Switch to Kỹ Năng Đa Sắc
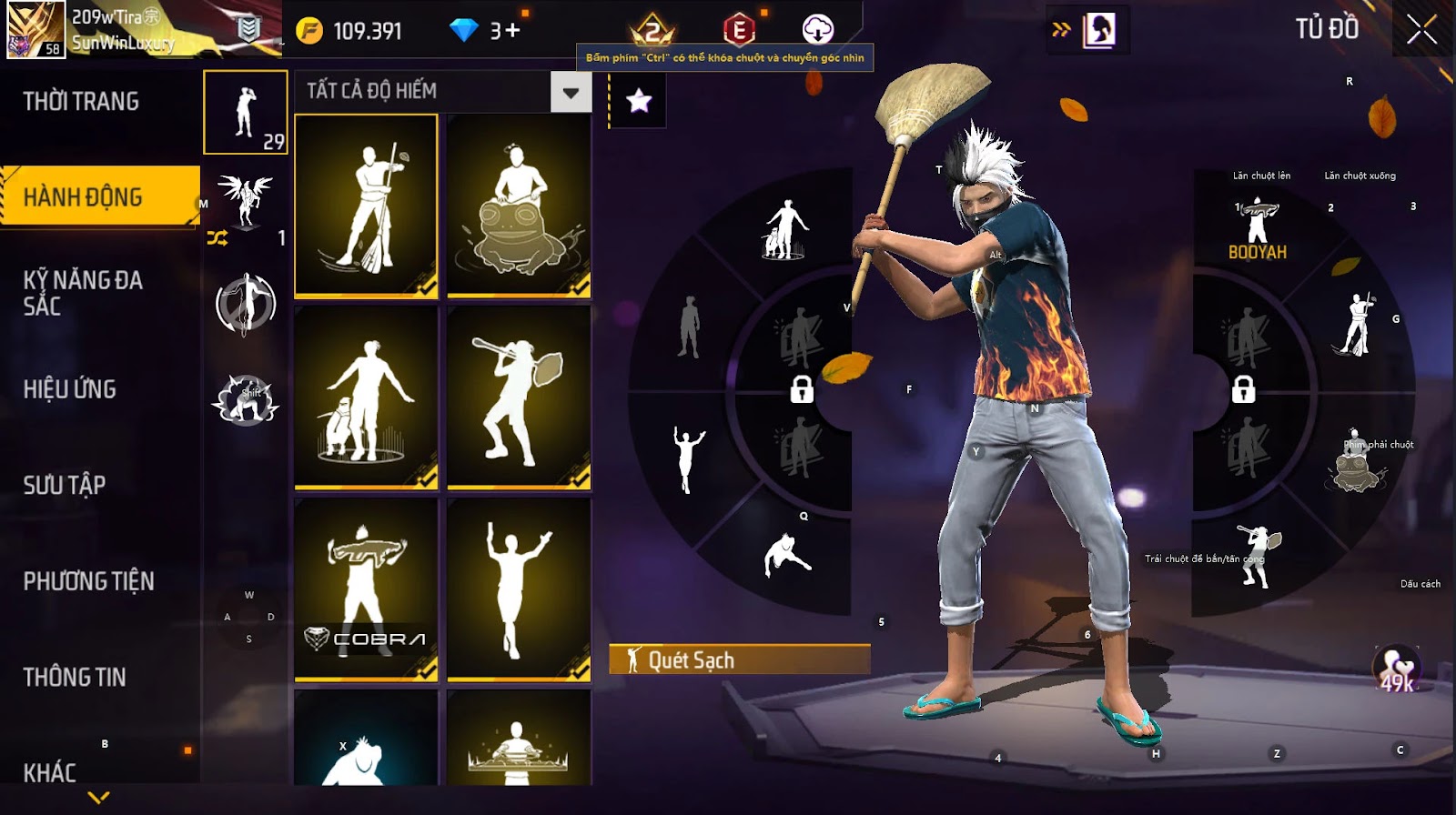Image resolution: width=1456 pixels, height=815 pixels. pos(83,293)
